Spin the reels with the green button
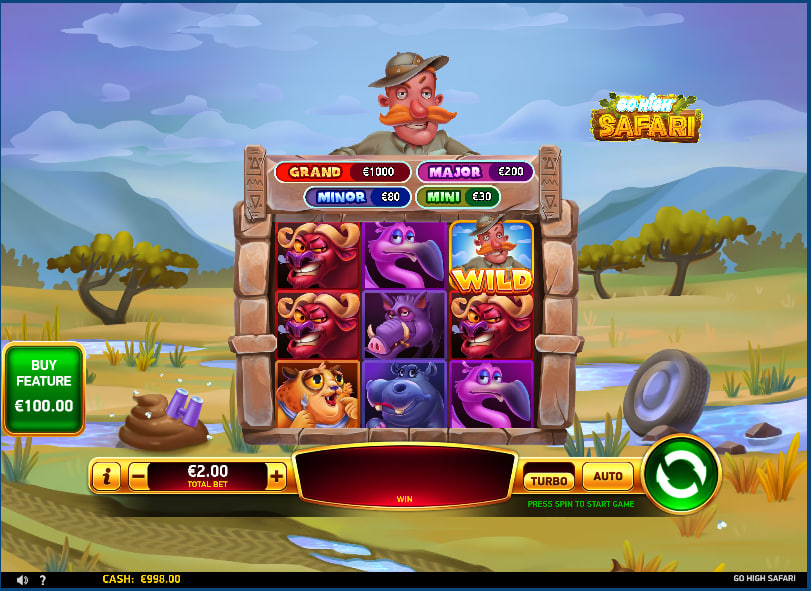Image resolution: width=811 pixels, height=591 pixels. coord(681,473)
